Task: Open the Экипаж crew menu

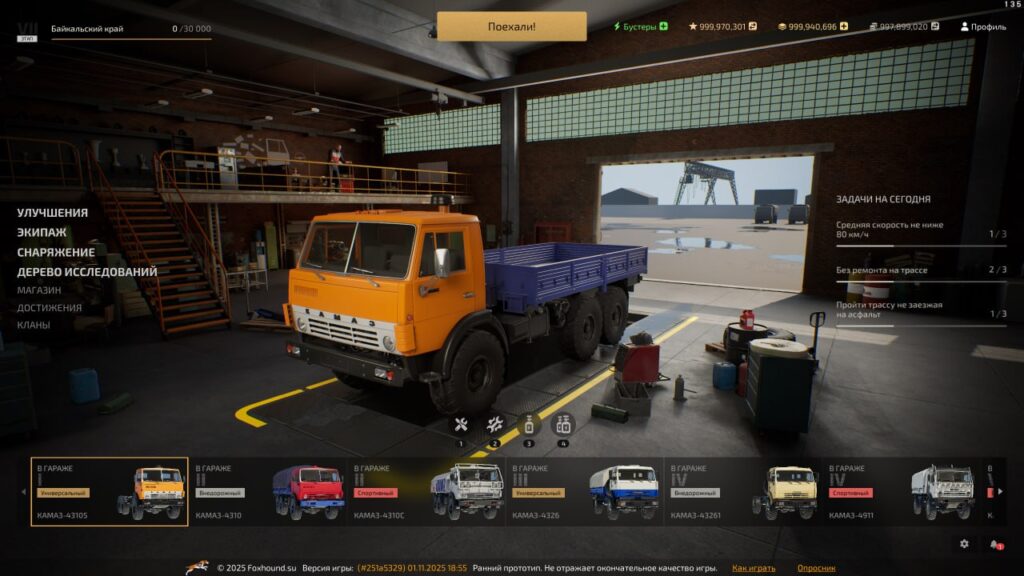Action: pyautogui.click(x=42, y=232)
